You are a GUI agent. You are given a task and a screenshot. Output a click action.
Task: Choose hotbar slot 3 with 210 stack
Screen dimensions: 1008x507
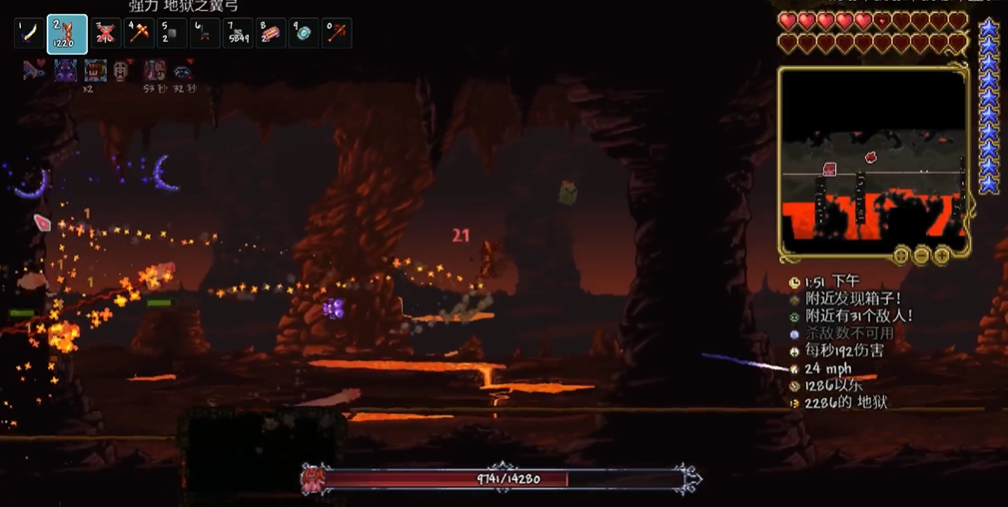(105, 33)
